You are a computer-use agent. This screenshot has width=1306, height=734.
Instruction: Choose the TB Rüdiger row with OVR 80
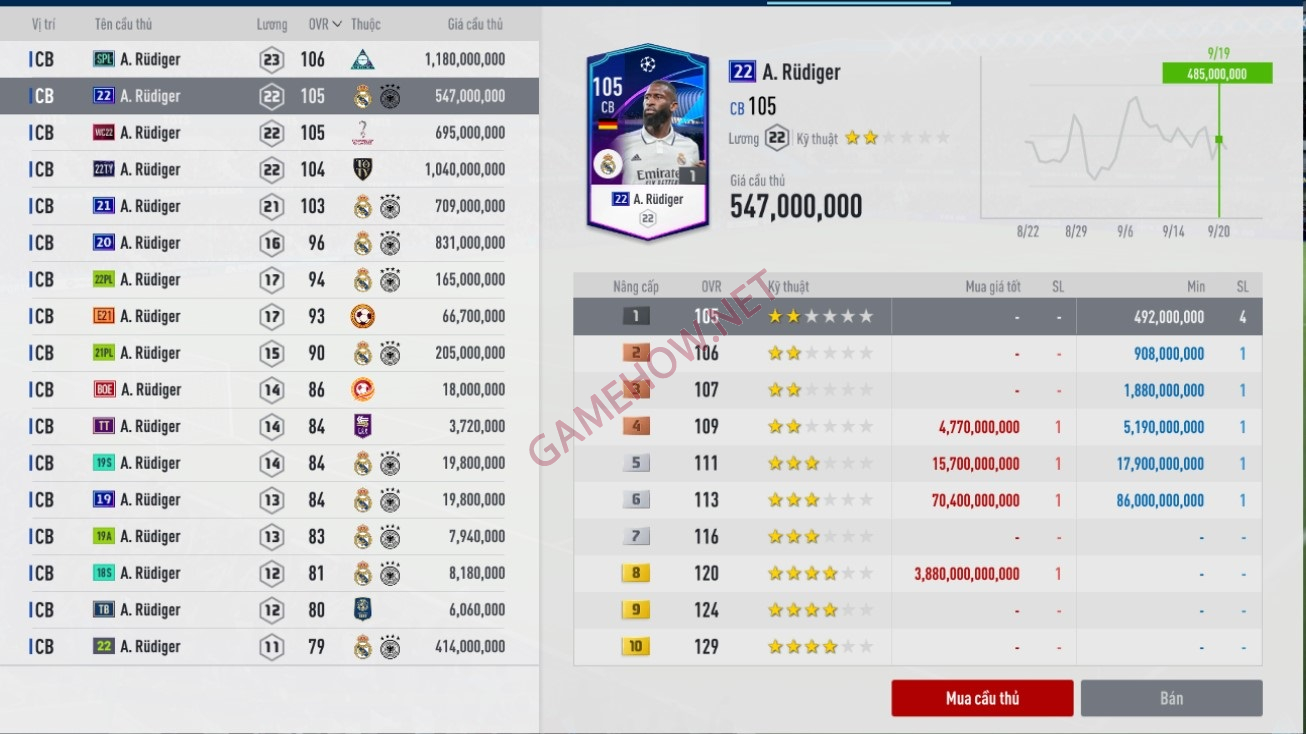click(269, 610)
